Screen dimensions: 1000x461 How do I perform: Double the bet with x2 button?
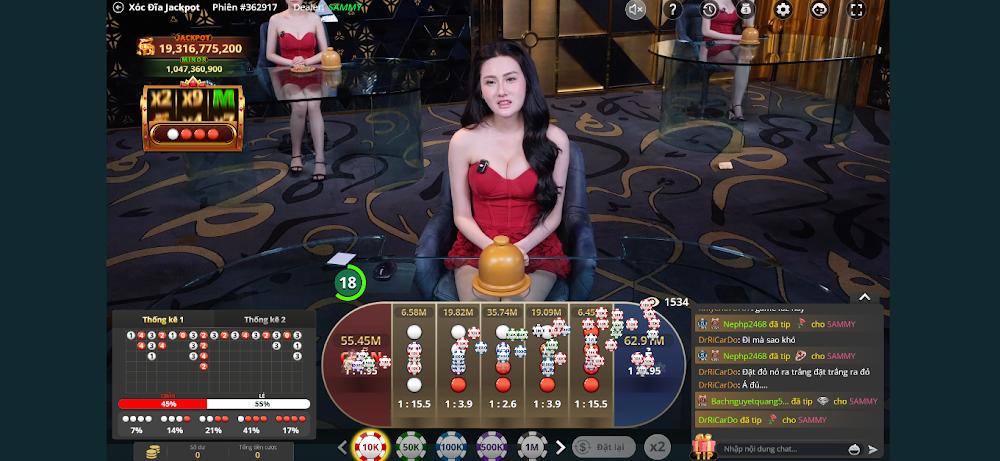[x=657, y=447]
